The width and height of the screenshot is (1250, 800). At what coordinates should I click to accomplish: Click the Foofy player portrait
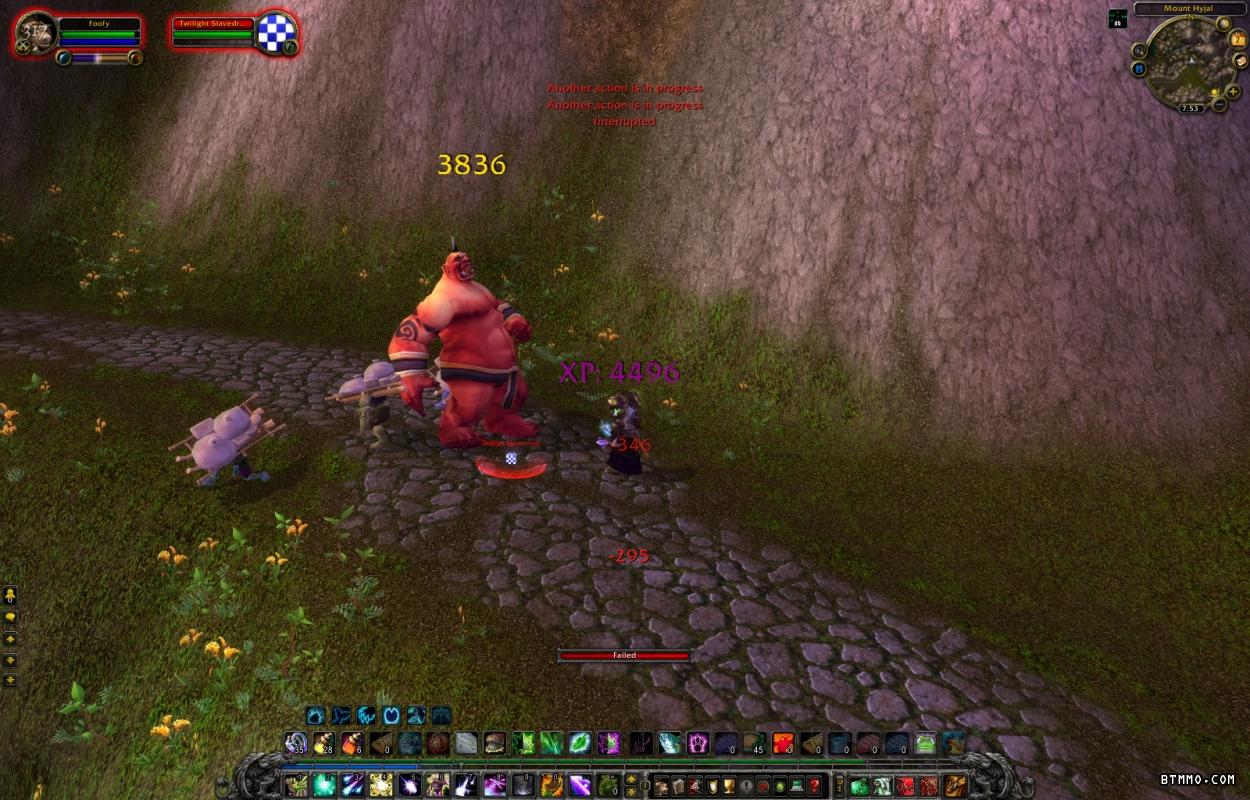tap(36, 32)
